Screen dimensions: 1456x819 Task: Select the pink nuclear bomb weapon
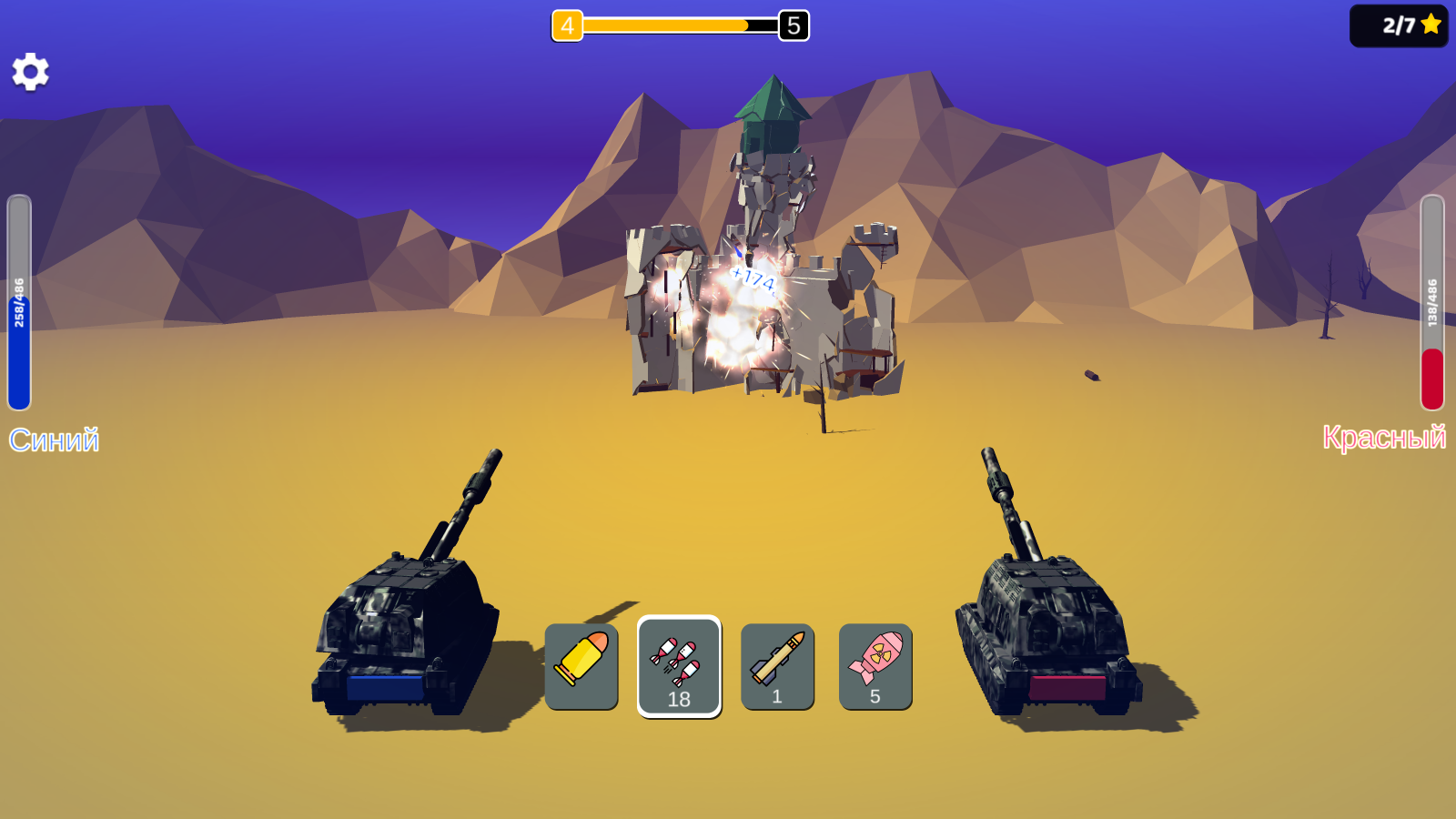tap(875, 664)
